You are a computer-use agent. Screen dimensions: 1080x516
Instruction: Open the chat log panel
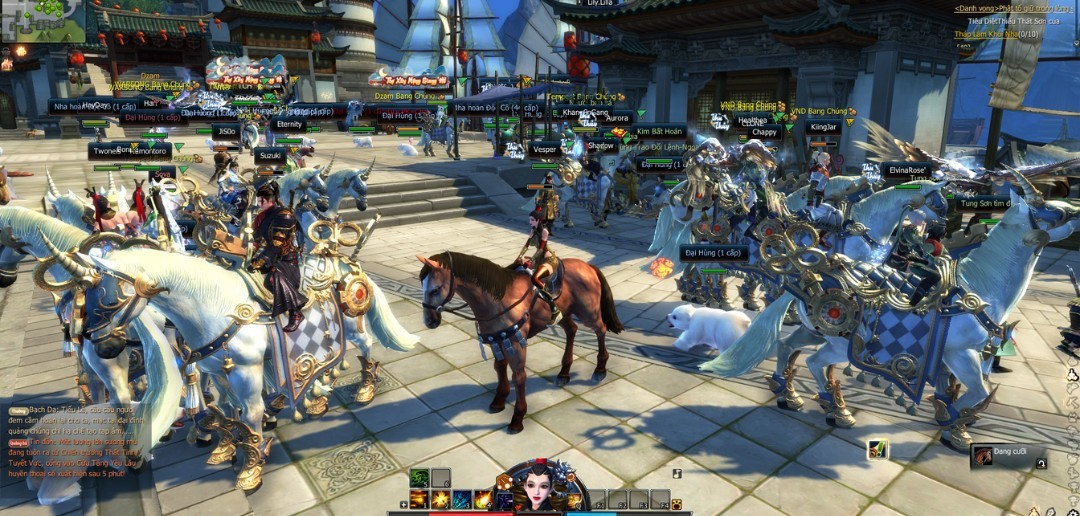tap(75, 440)
